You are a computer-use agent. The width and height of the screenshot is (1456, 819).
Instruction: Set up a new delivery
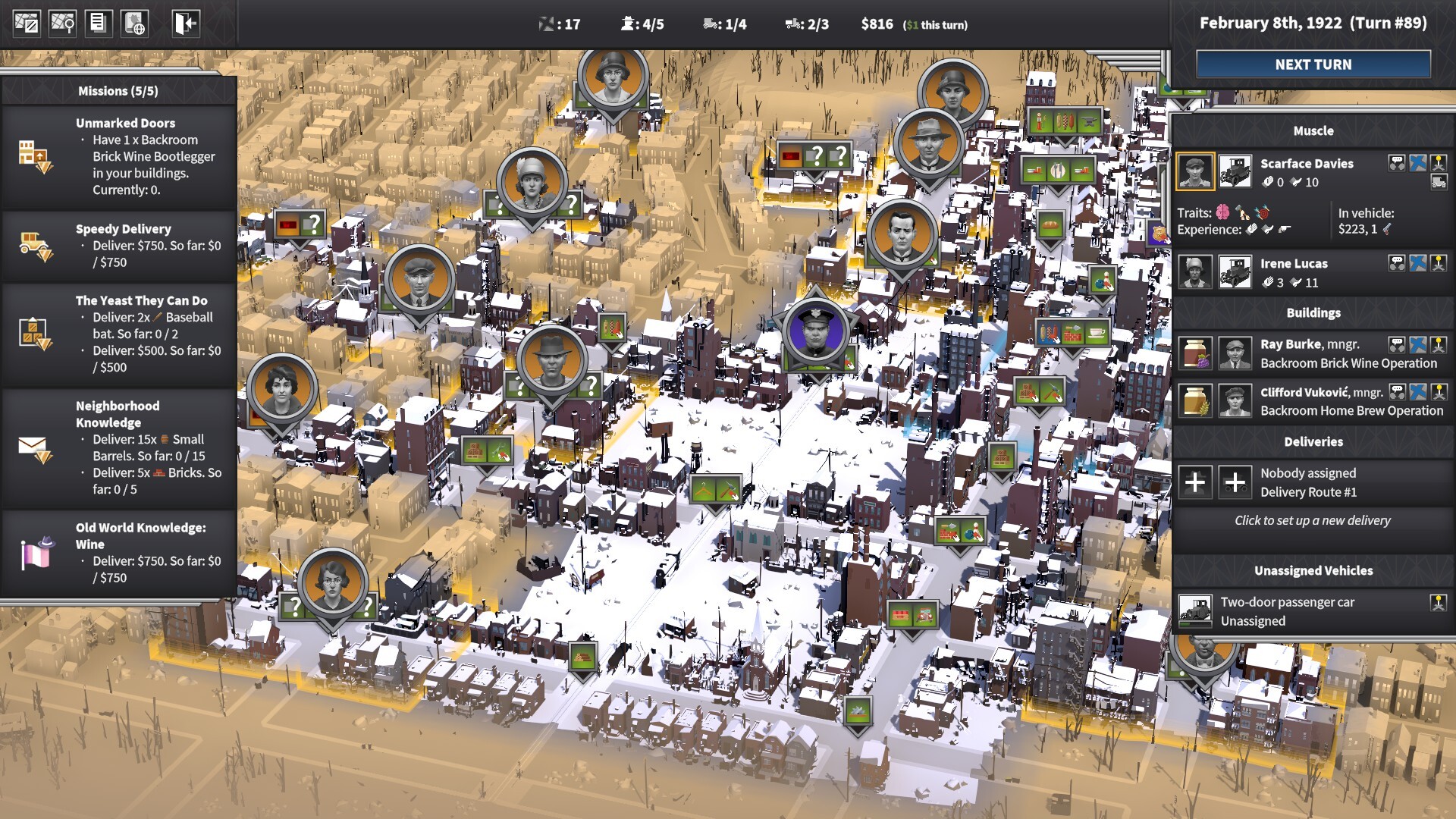point(1312,520)
